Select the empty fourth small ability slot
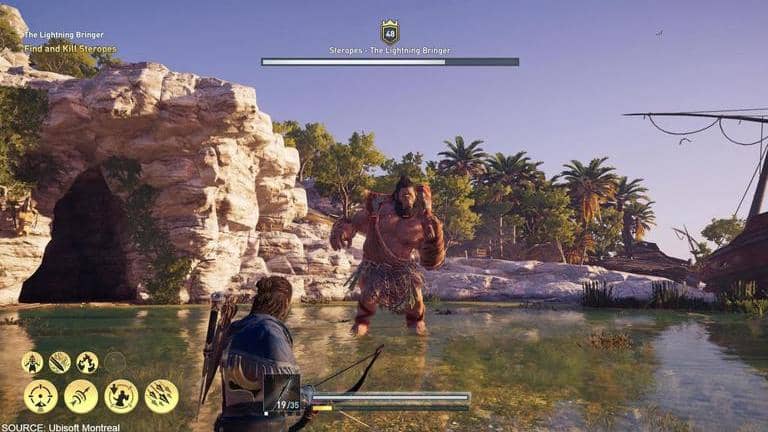 pos(115,362)
